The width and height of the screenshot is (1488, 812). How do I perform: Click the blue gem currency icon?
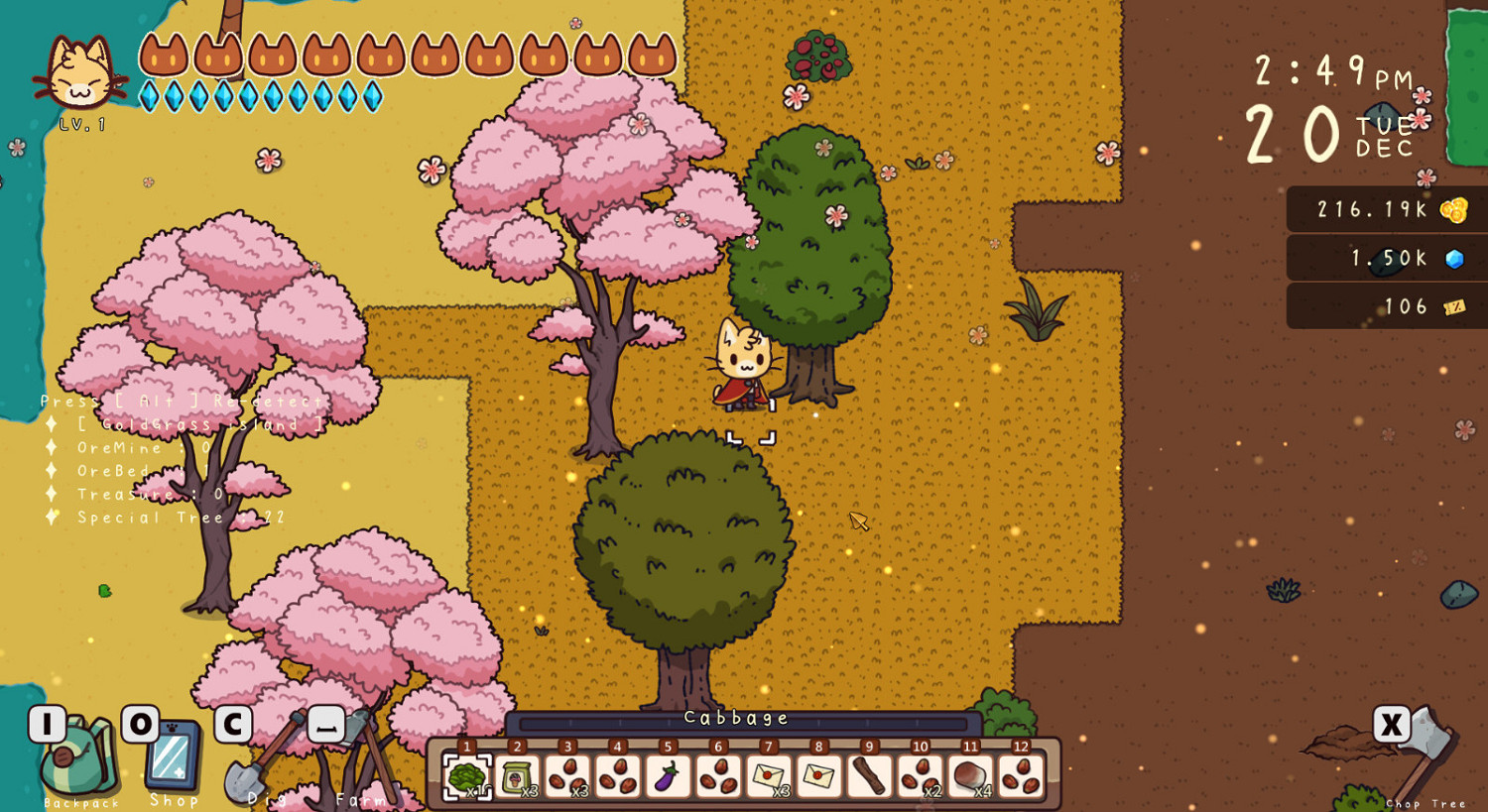[1455, 258]
